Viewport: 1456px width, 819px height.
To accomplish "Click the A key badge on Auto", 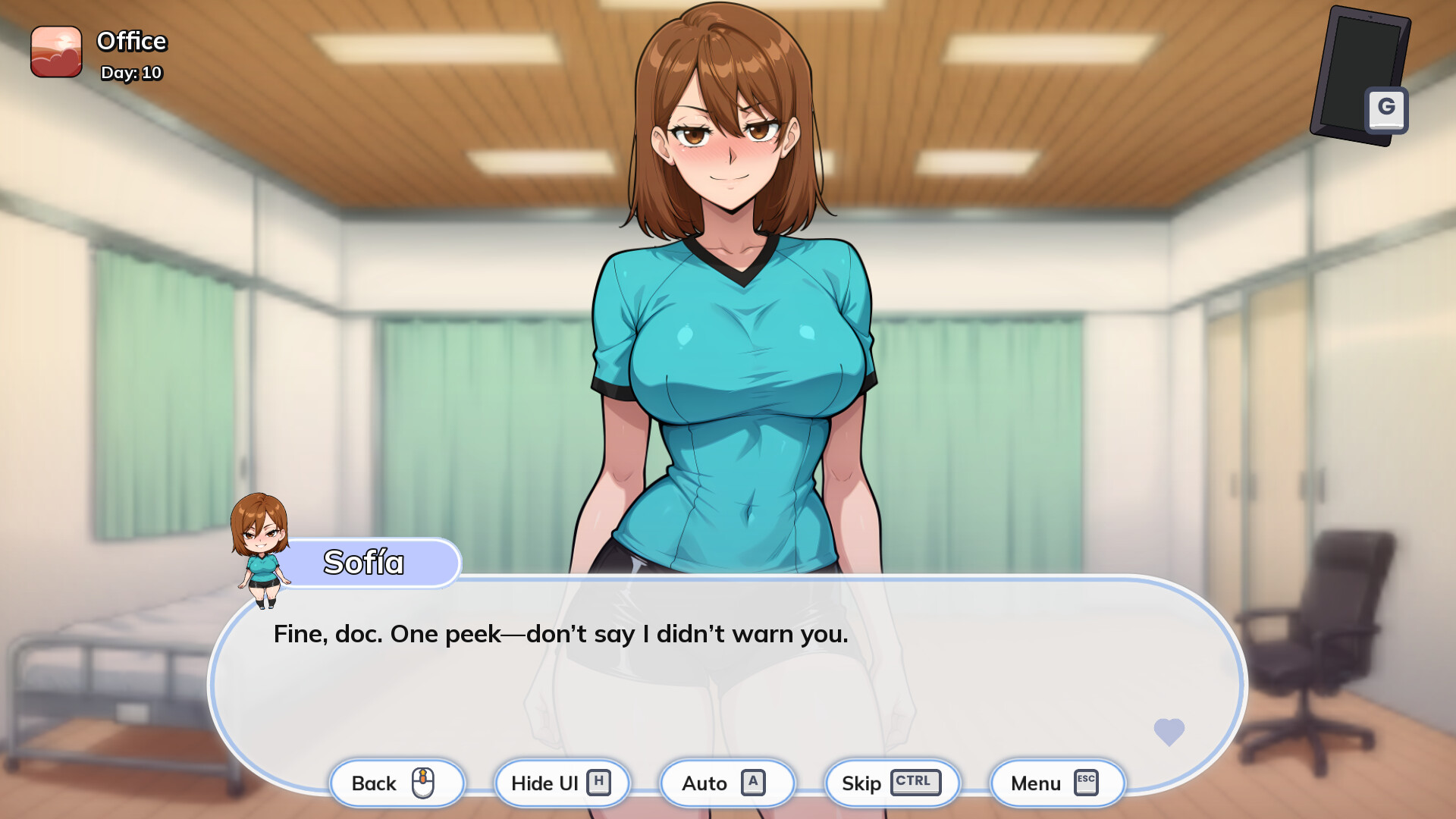I will [753, 783].
